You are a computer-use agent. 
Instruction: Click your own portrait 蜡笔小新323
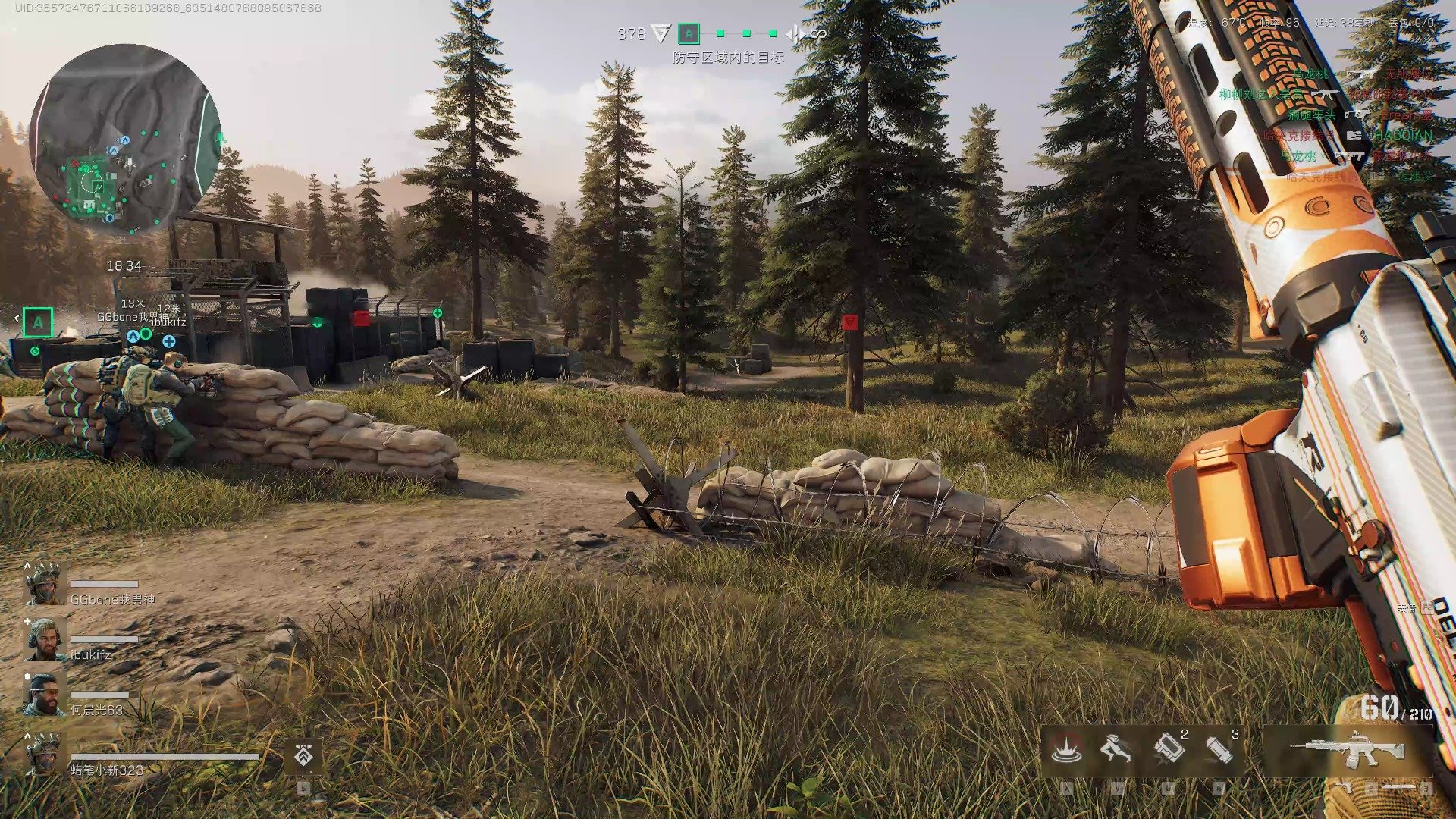pos(45,755)
